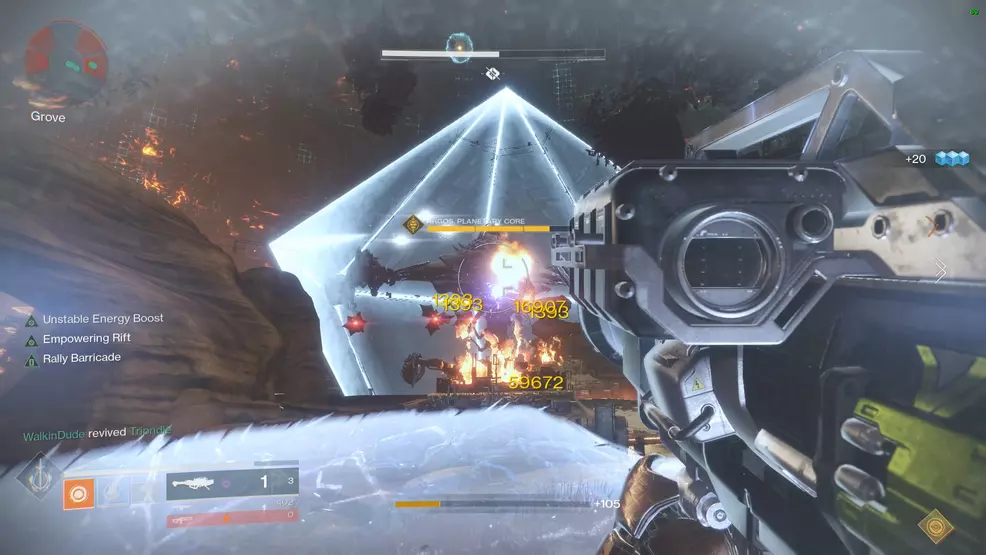Click the gold emblem in the corner
986x555 pixels.
pos(936,526)
